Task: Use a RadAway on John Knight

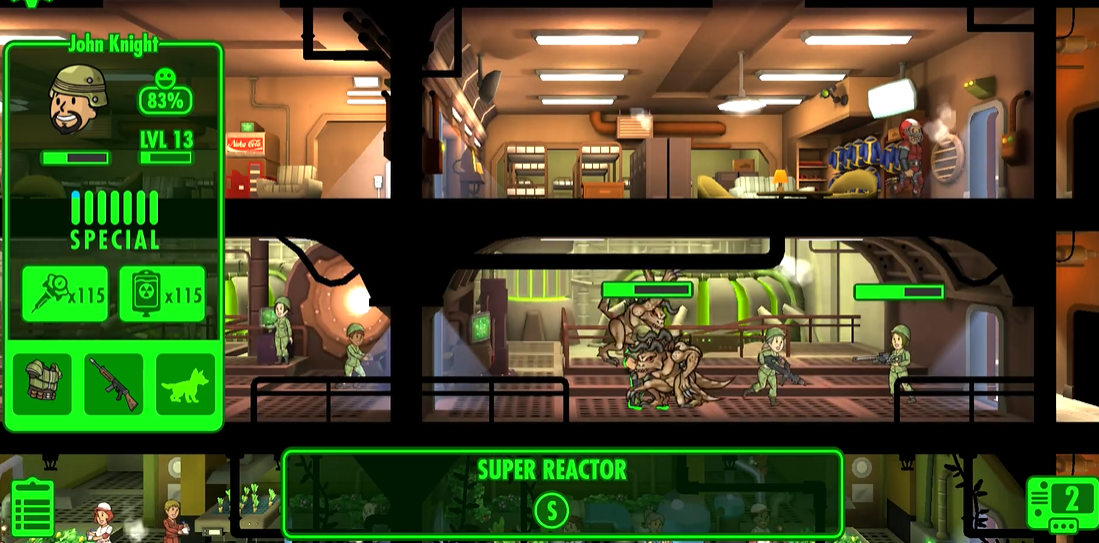Action: coord(162,294)
